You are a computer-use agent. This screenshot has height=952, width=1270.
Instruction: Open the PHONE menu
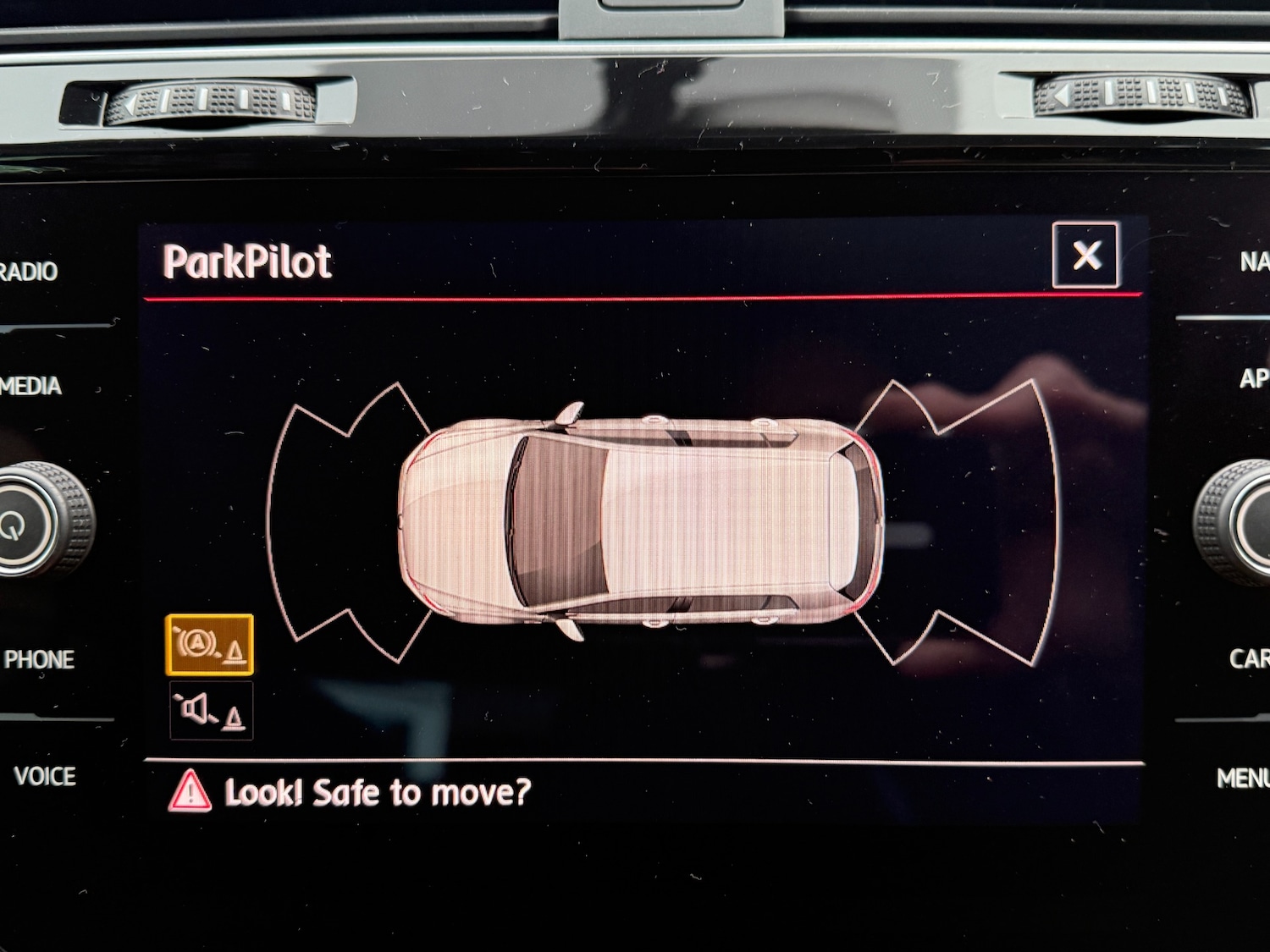point(39,659)
